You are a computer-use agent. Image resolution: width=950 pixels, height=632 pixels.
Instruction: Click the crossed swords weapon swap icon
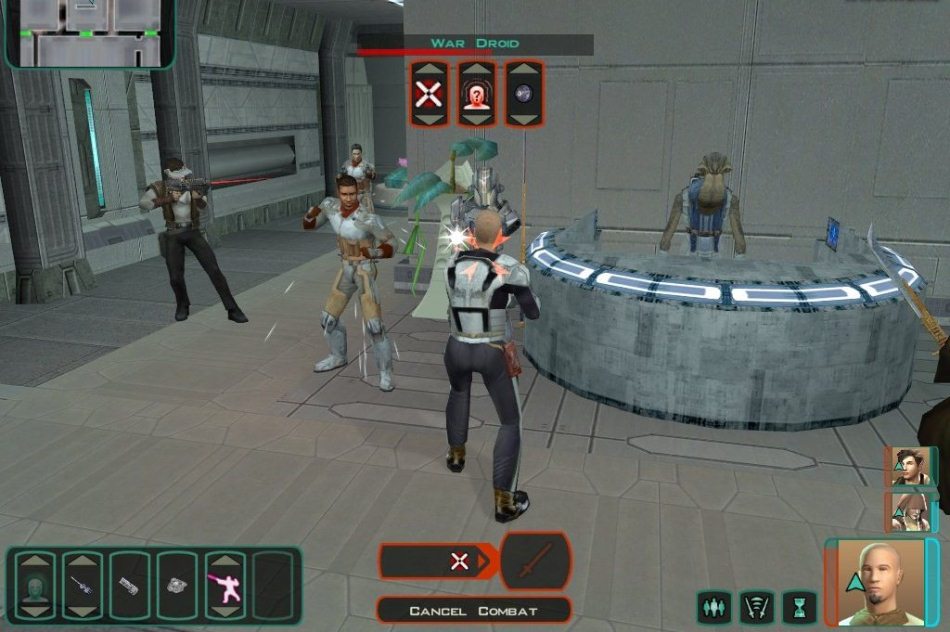pyautogui.click(x=757, y=607)
